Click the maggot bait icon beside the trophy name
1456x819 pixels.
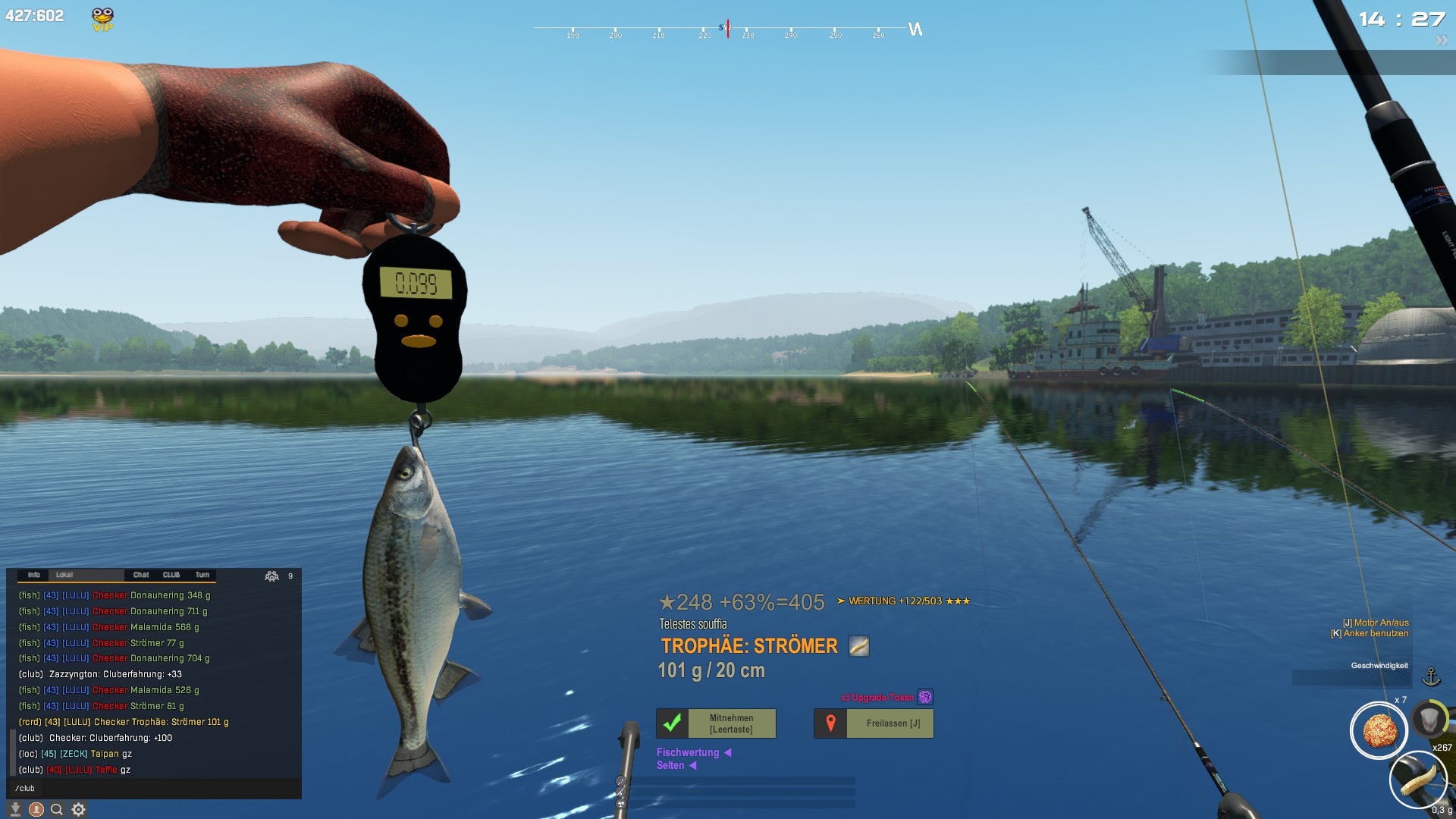click(x=858, y=646)
